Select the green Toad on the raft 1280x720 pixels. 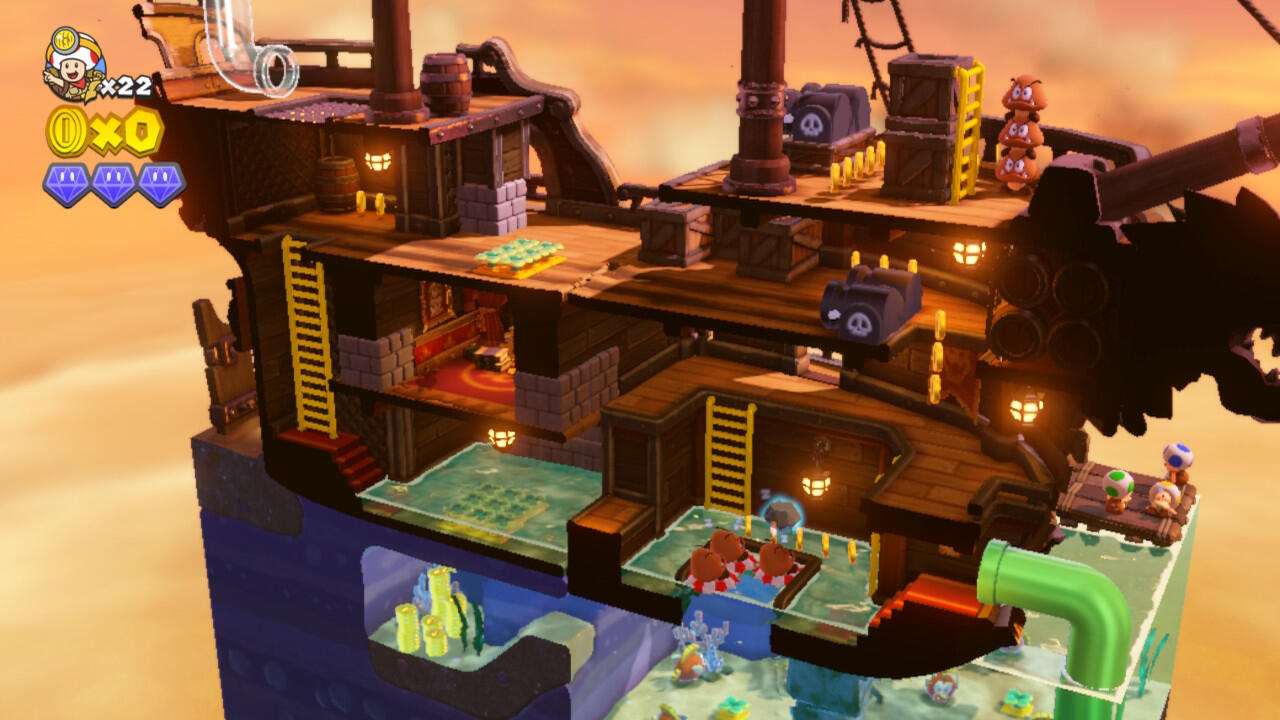[x=1118, y=487]
